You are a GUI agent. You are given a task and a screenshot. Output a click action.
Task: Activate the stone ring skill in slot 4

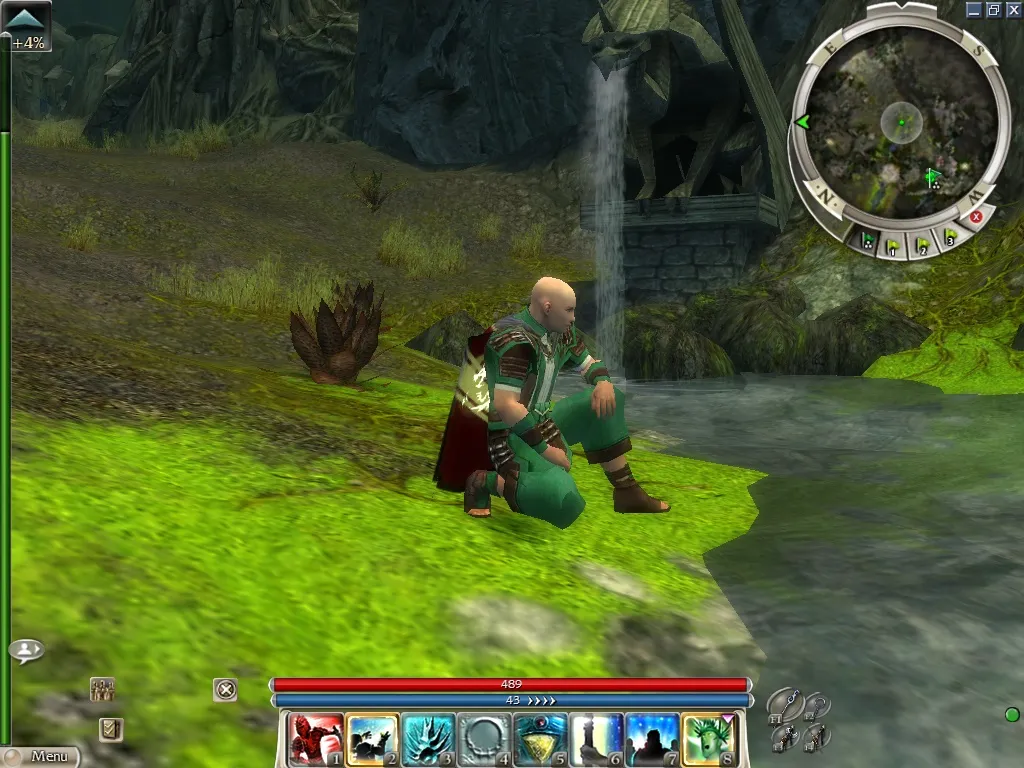click(485, 739)
